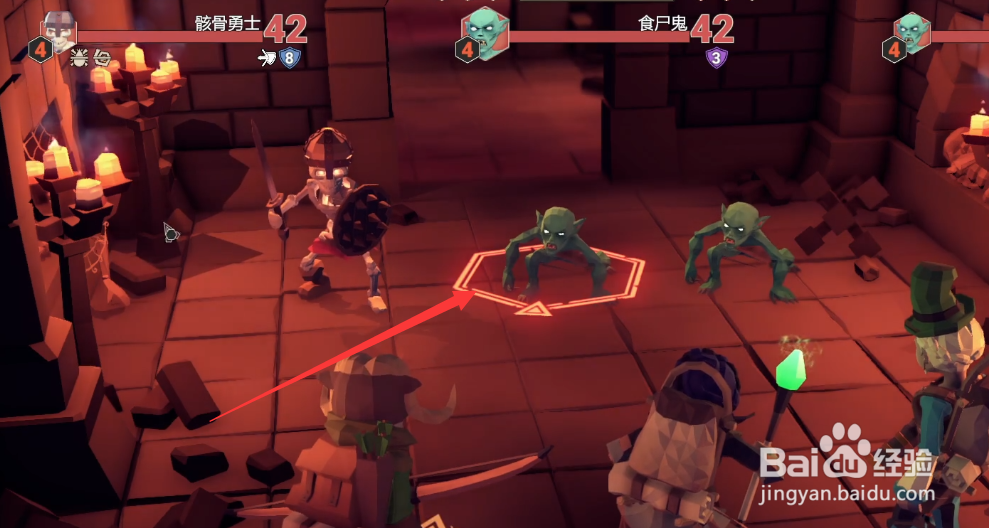The width and height of the screenshot is (989, 528).
Task: Select the 骸骨勇士 skeleton warrior portrait
Action: 60,30
